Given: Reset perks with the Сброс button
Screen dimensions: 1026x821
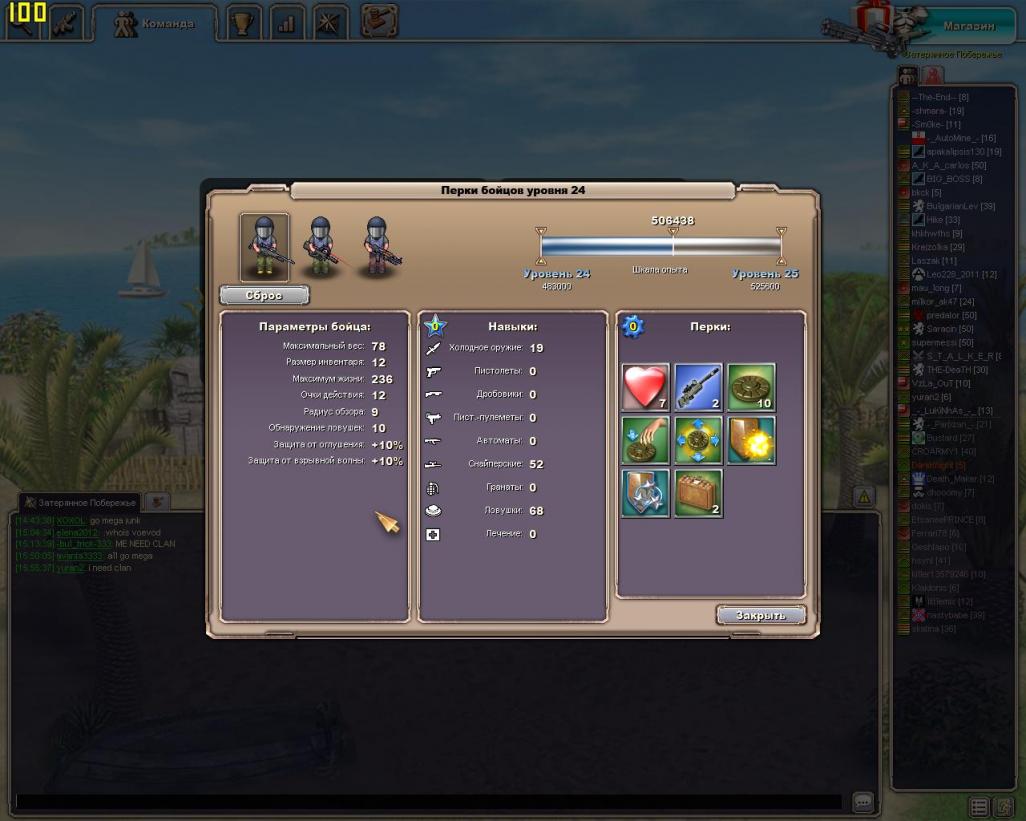Looking at the screenshot, I should point(264,295).
